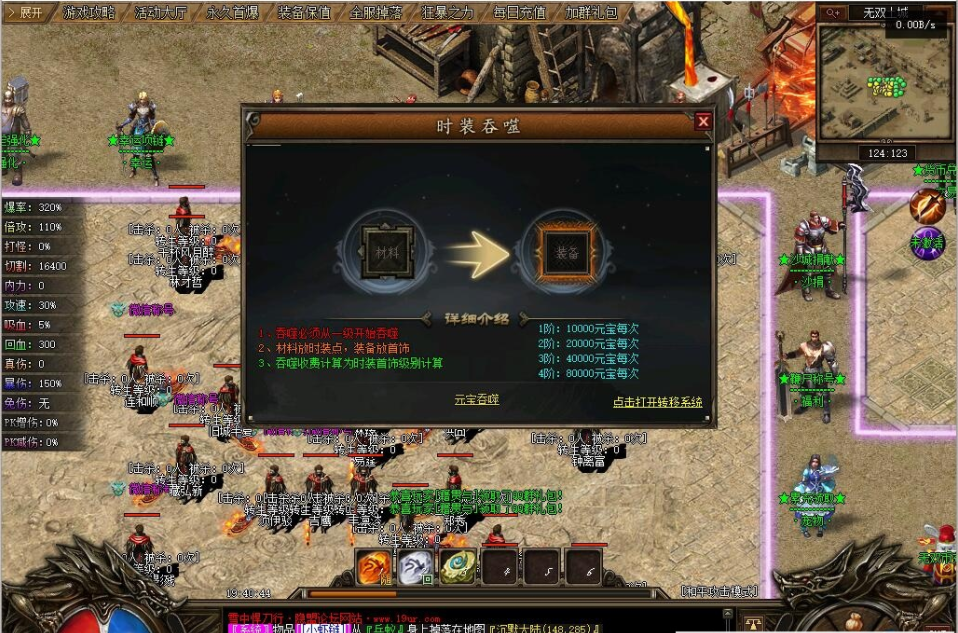This screenshot has width=958, height=633.
Task: Open the 活动大厅 event hall
Action: 161,12
